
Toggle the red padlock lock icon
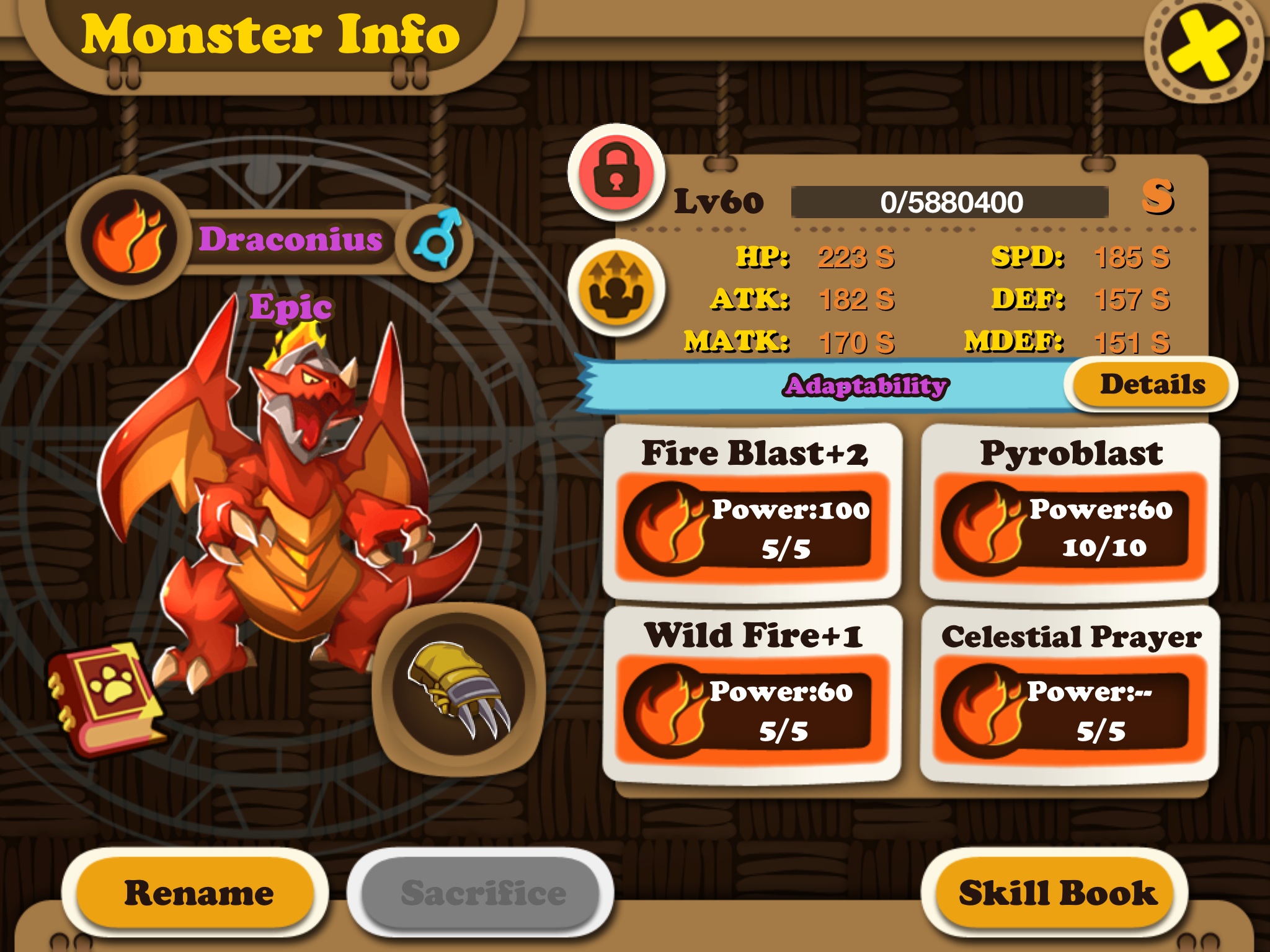(616, 173)
